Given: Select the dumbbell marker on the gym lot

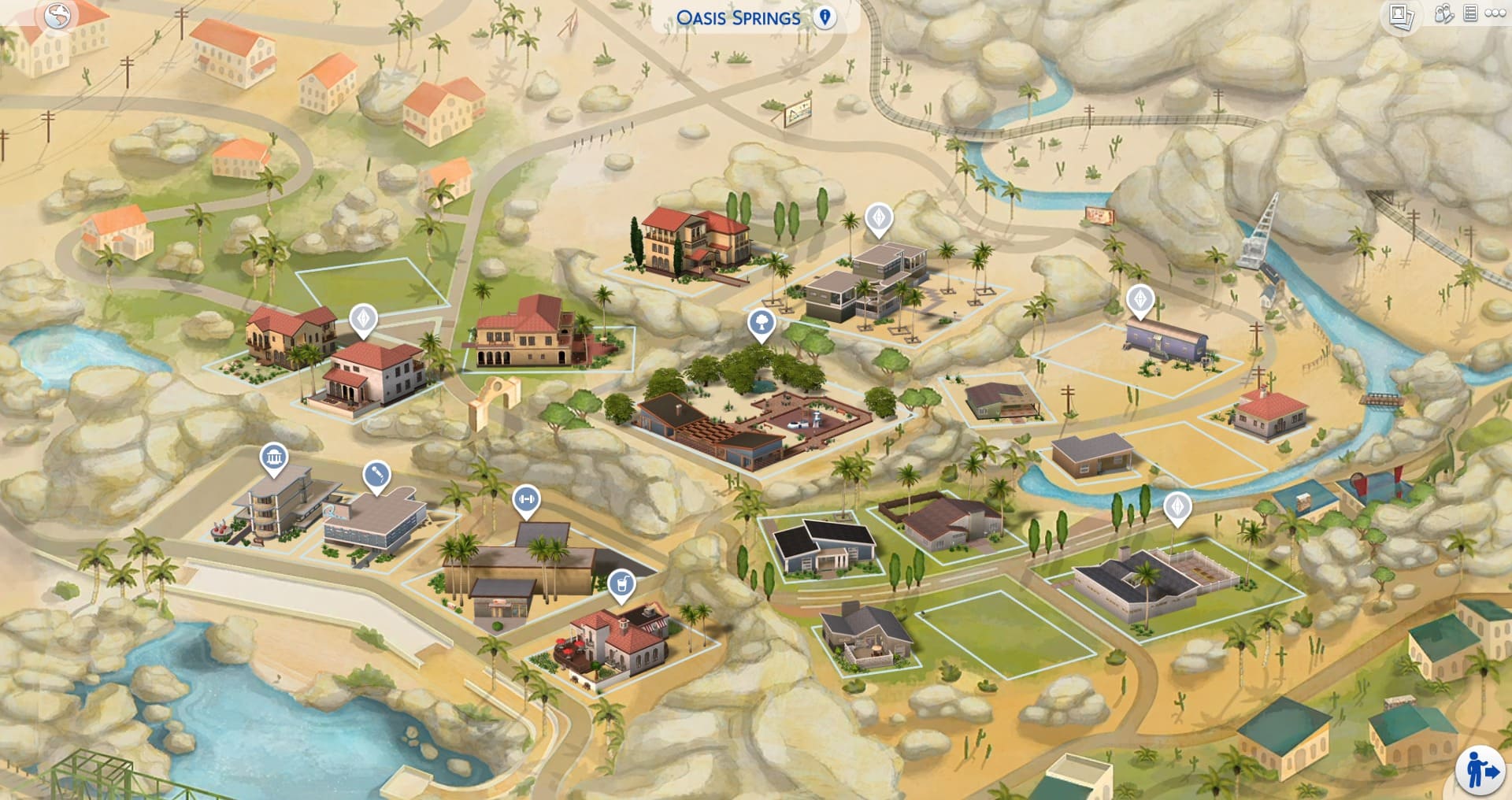Looking at the screenshot, I should [x=526, y=500].
